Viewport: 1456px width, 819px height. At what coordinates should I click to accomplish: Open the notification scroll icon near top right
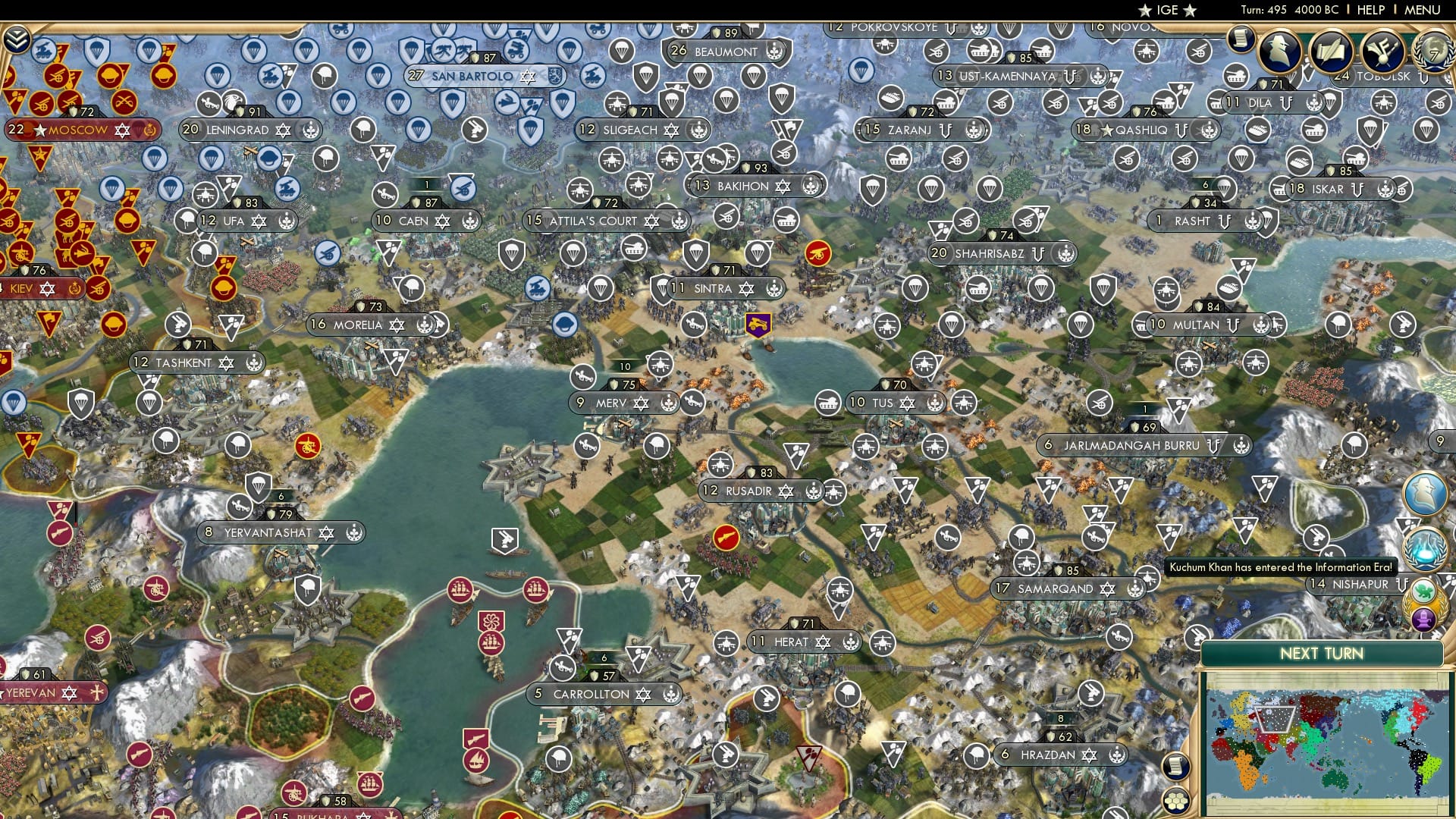(x=1241, y=39)
